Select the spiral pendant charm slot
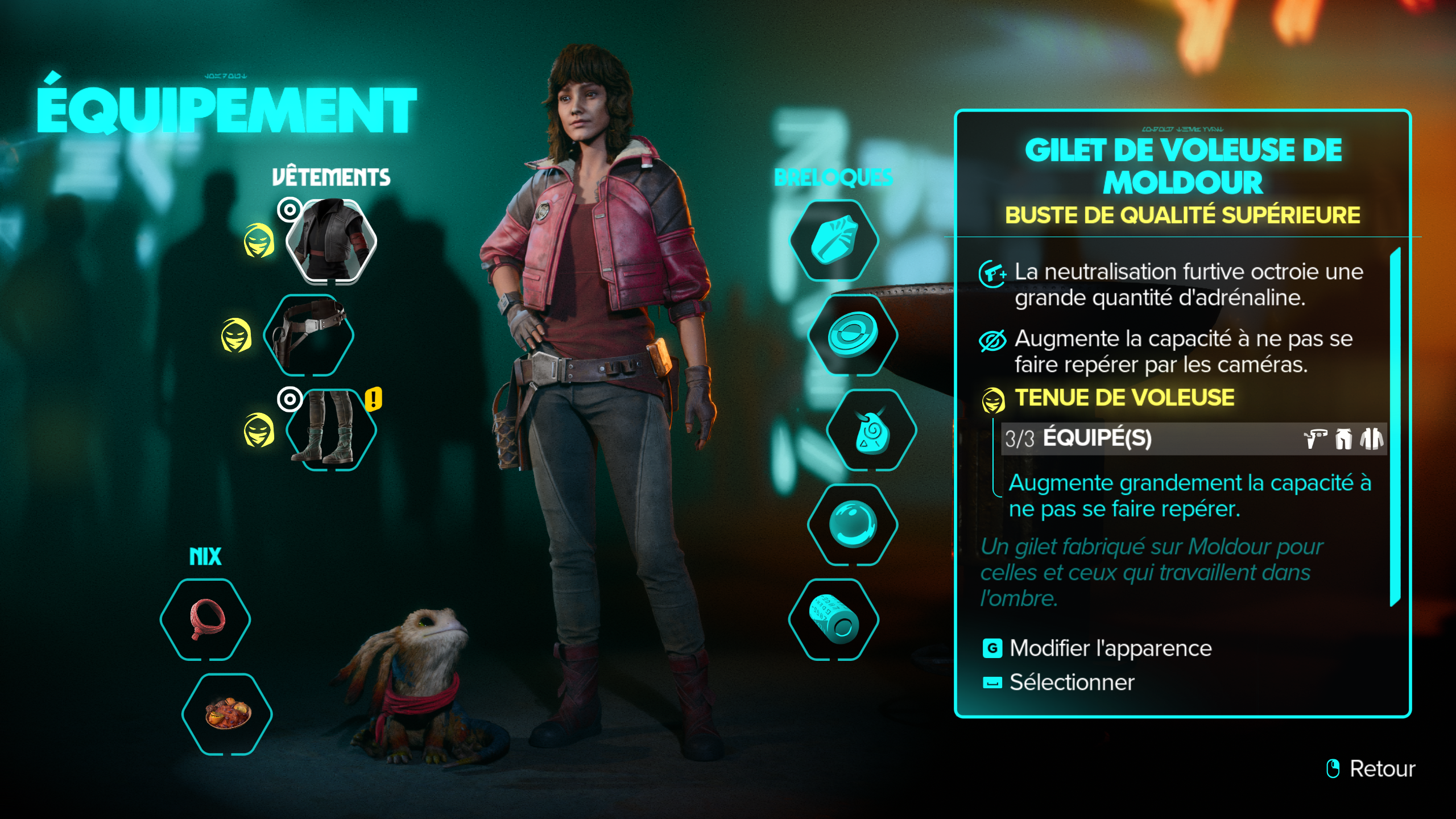The image size is (1456, 819). pos(871,430)
